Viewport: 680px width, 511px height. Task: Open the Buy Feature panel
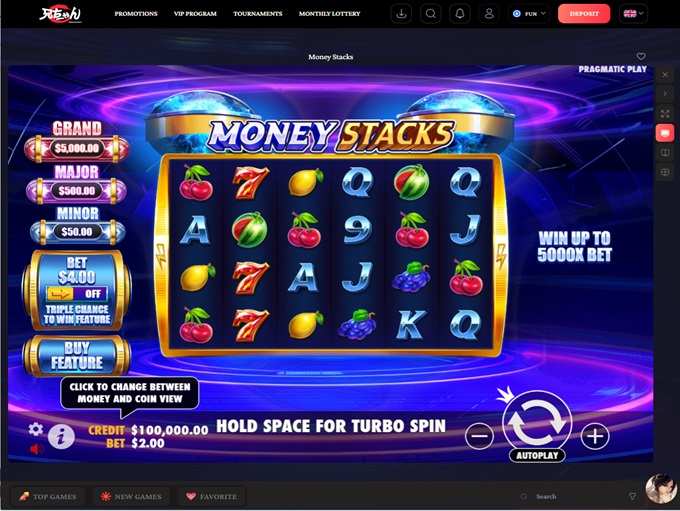pos(77,356)
